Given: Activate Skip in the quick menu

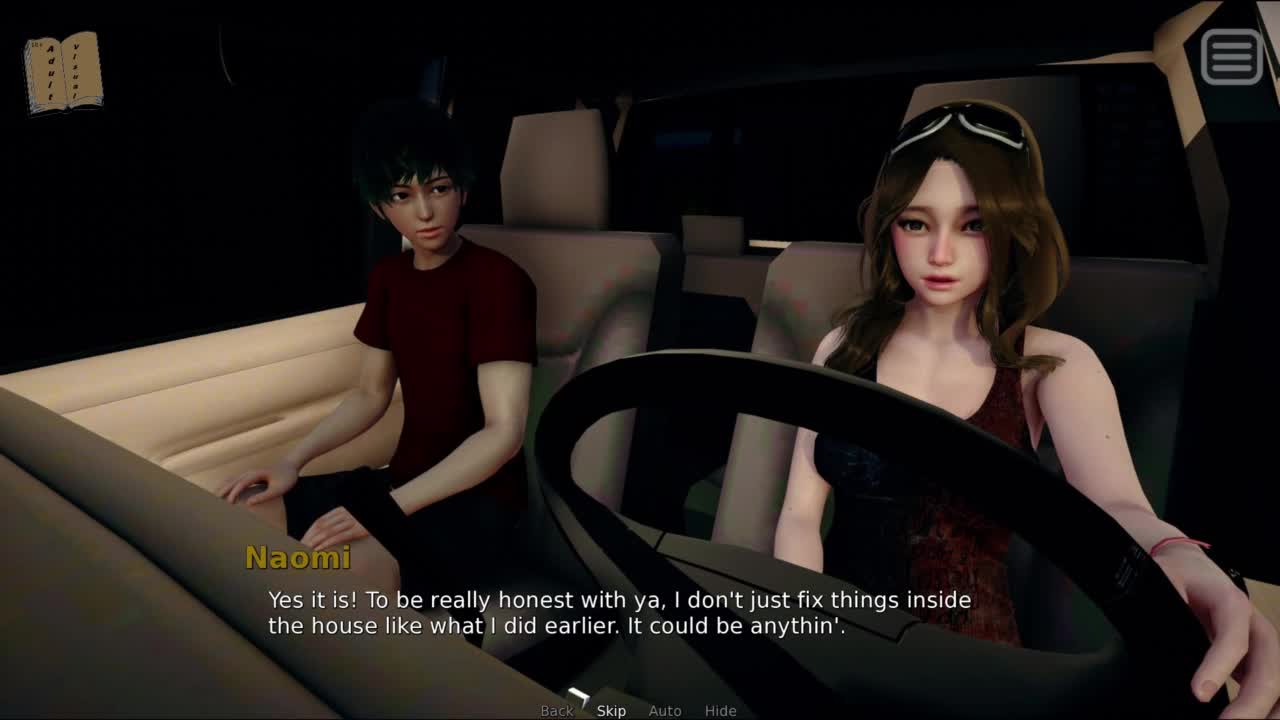Looking at the screenshot, I should 611,711.
